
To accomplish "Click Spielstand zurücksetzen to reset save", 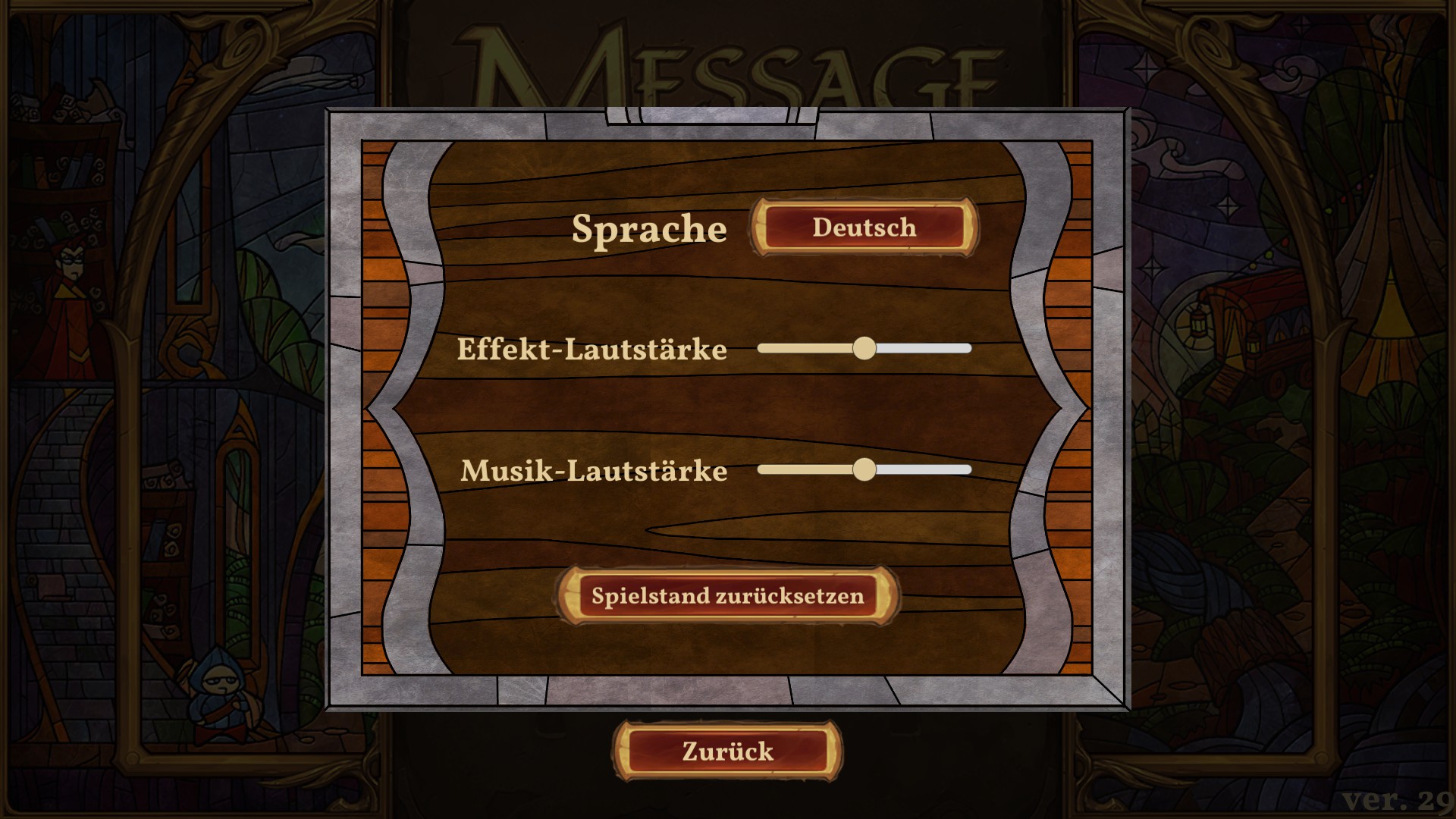I will [727, 596].
